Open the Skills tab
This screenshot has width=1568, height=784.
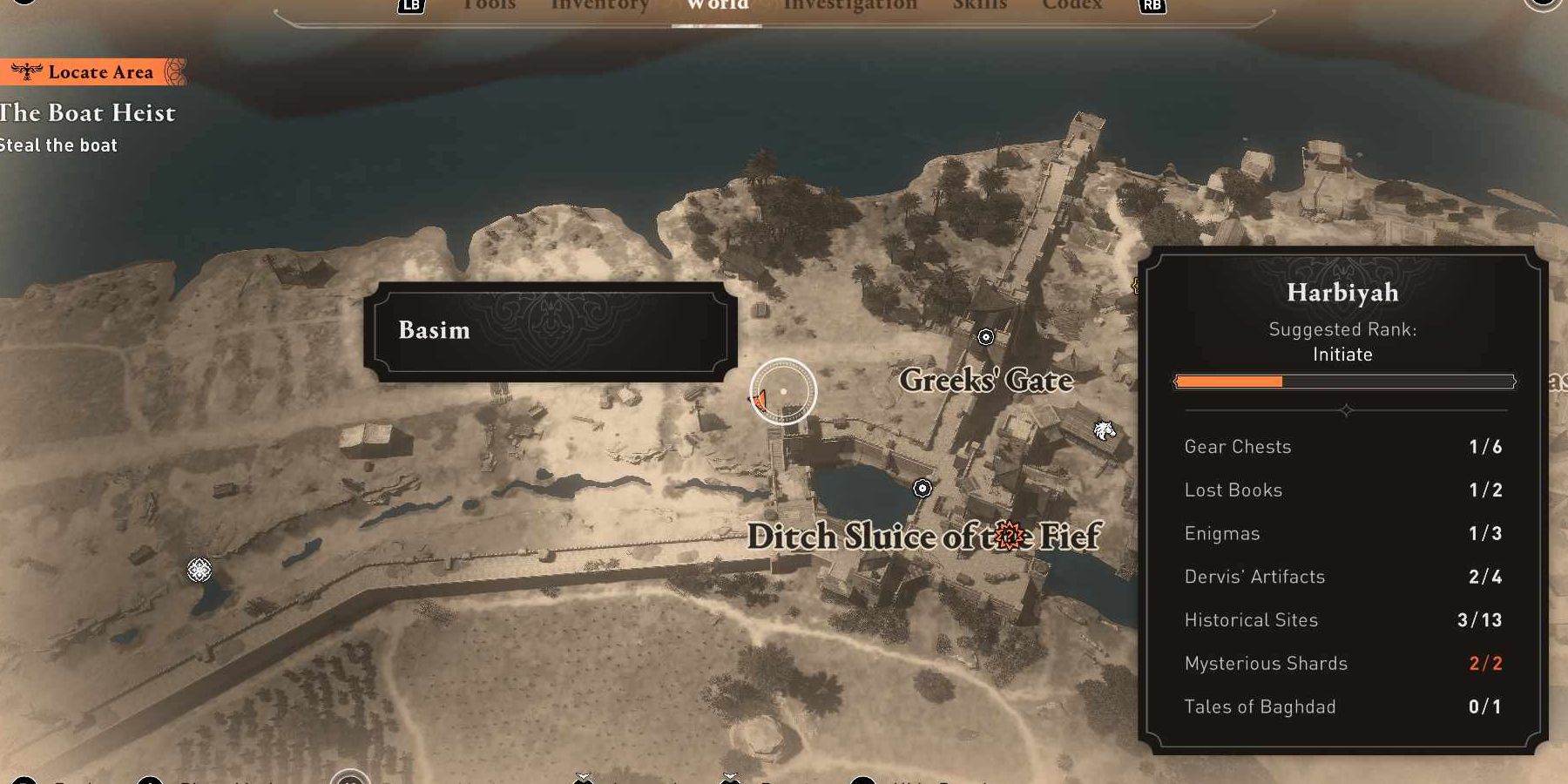[x=979, y=5]
